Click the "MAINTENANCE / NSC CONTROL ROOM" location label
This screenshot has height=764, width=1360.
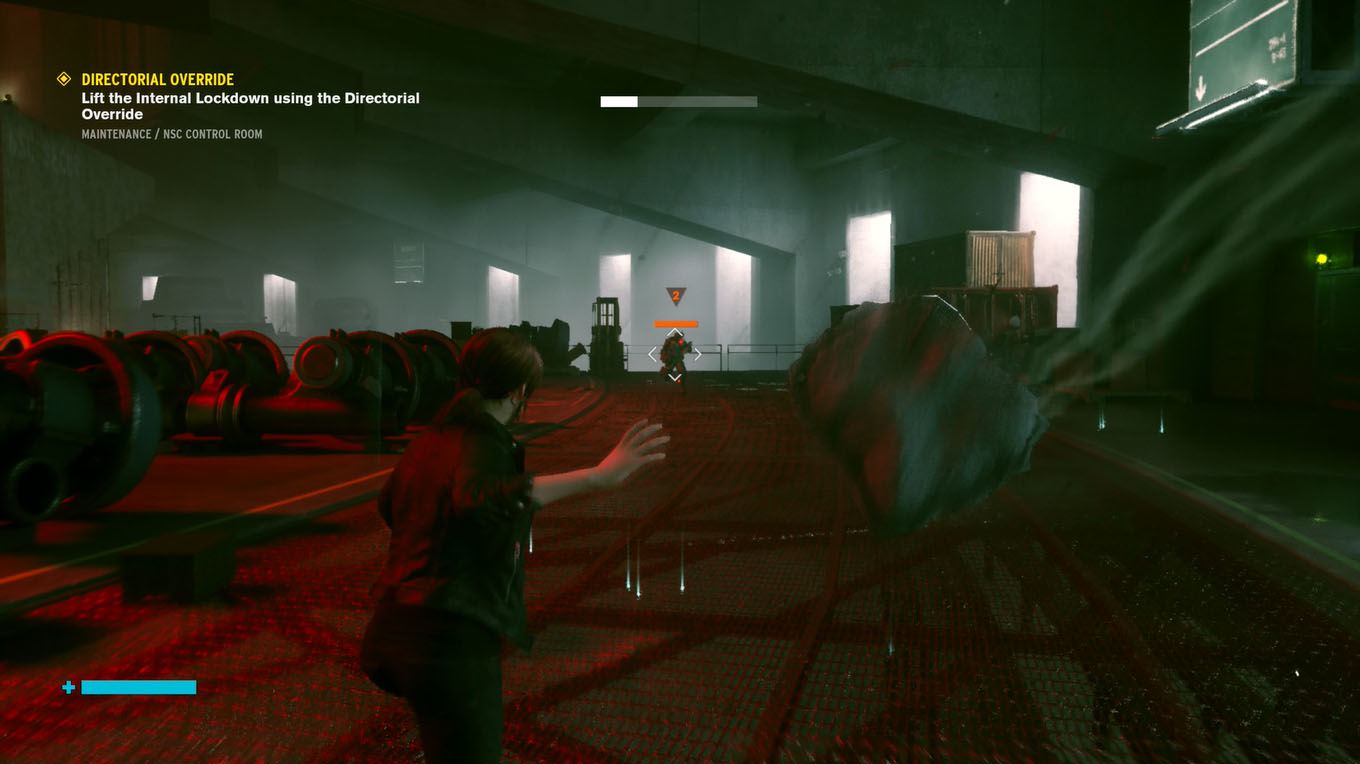coord(172,133)
